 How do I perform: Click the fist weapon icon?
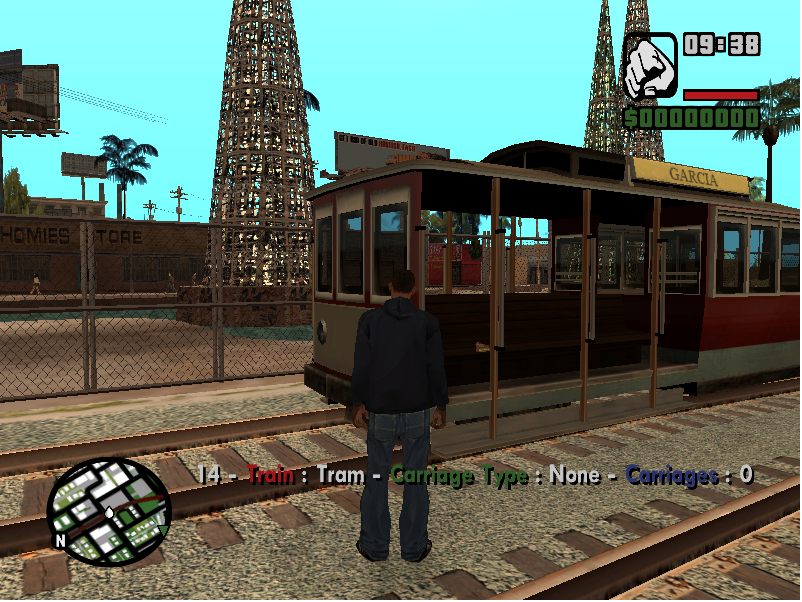coord(650,66)
